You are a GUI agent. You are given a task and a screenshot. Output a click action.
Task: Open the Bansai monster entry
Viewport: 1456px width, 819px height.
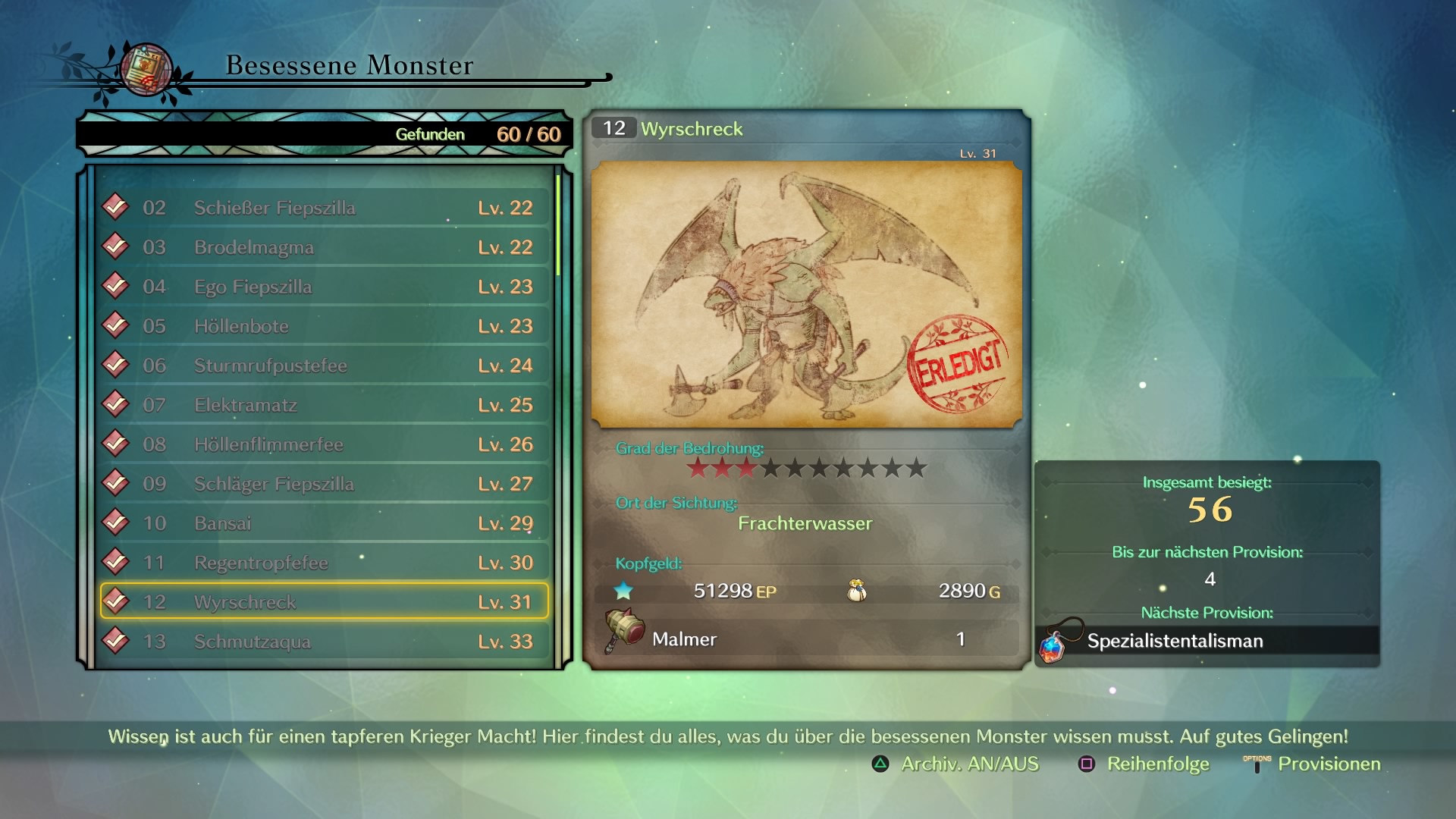coord(325,523)
